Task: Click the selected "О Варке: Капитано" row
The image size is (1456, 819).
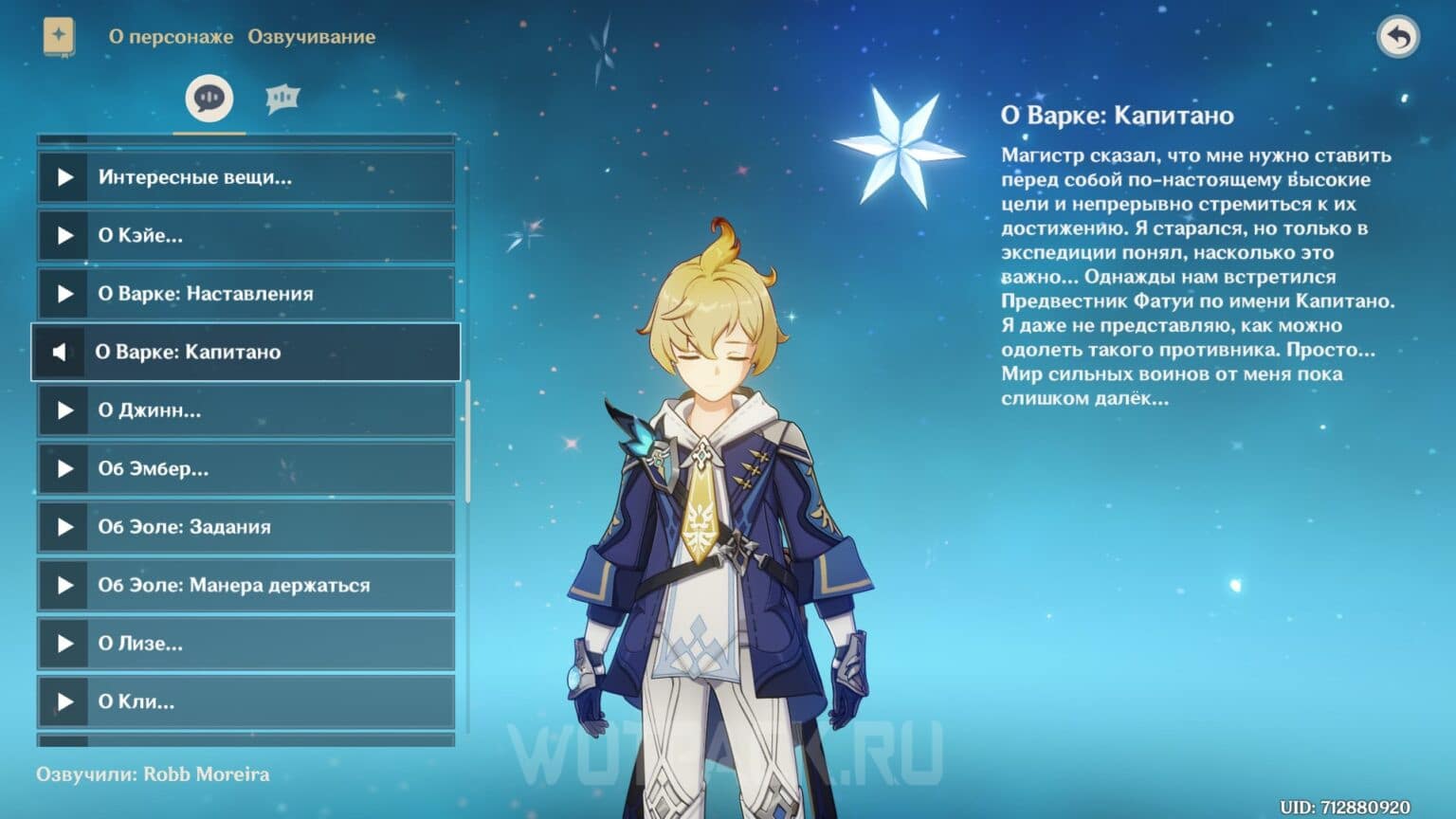Action: pyautogui.click(x=246, y=352)
